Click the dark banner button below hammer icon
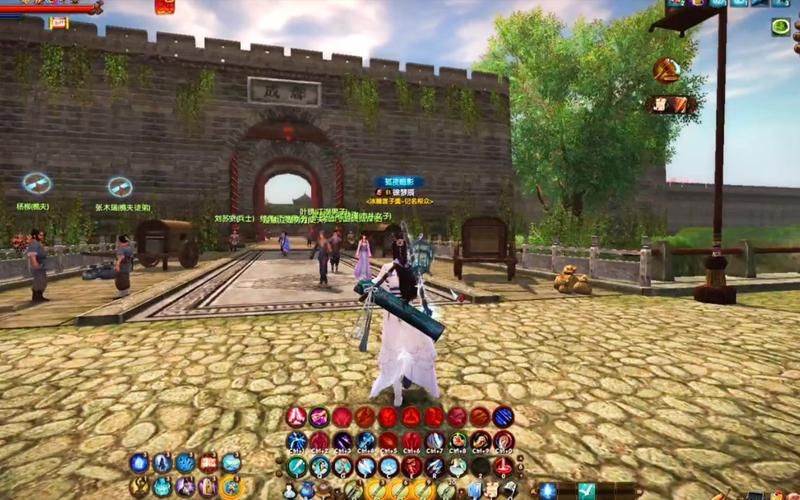800x500 pixels. click(x=669, y=104)
